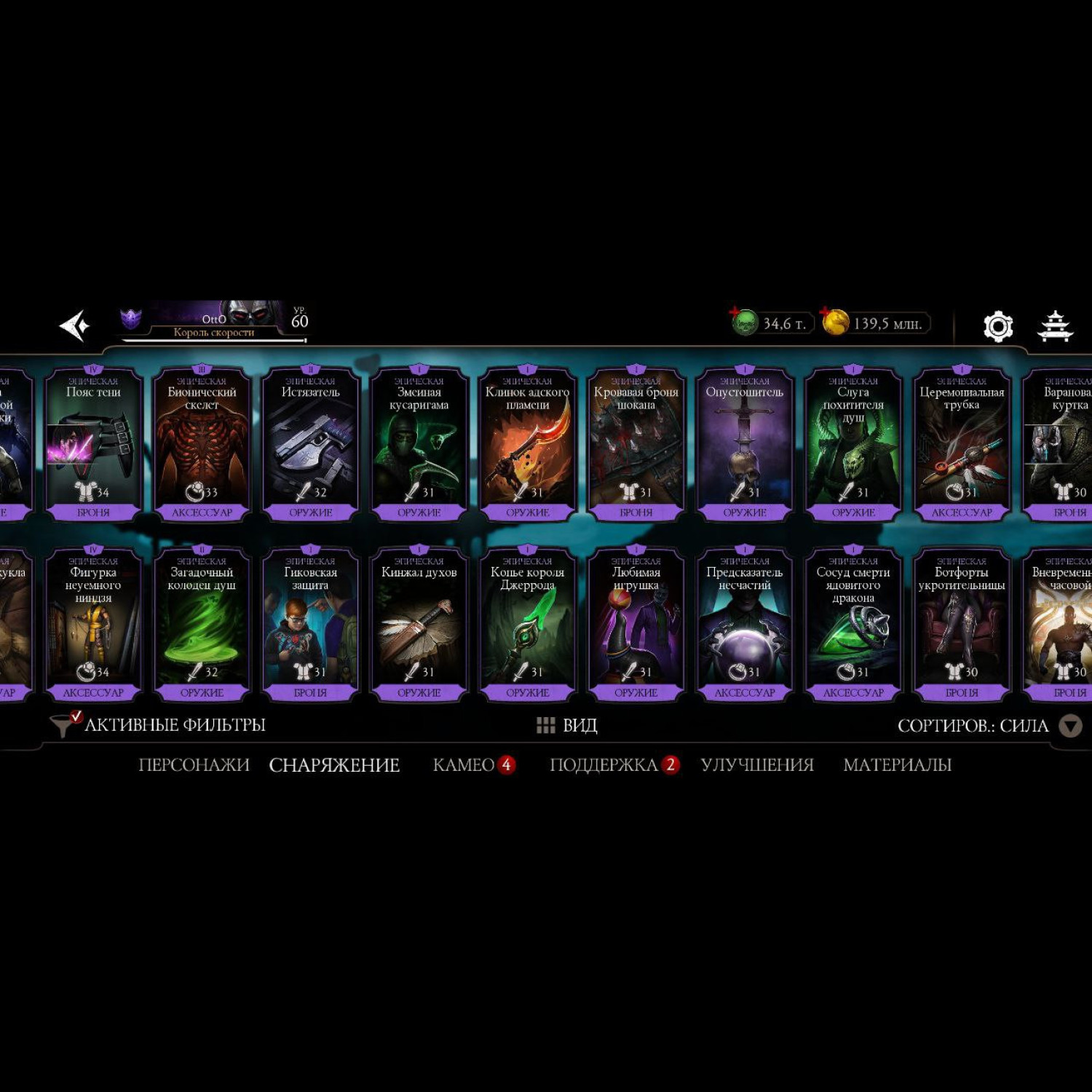Select the Загадочный колодец душ card
This screenshot has height=1092, width=1092.
[202, 624]
